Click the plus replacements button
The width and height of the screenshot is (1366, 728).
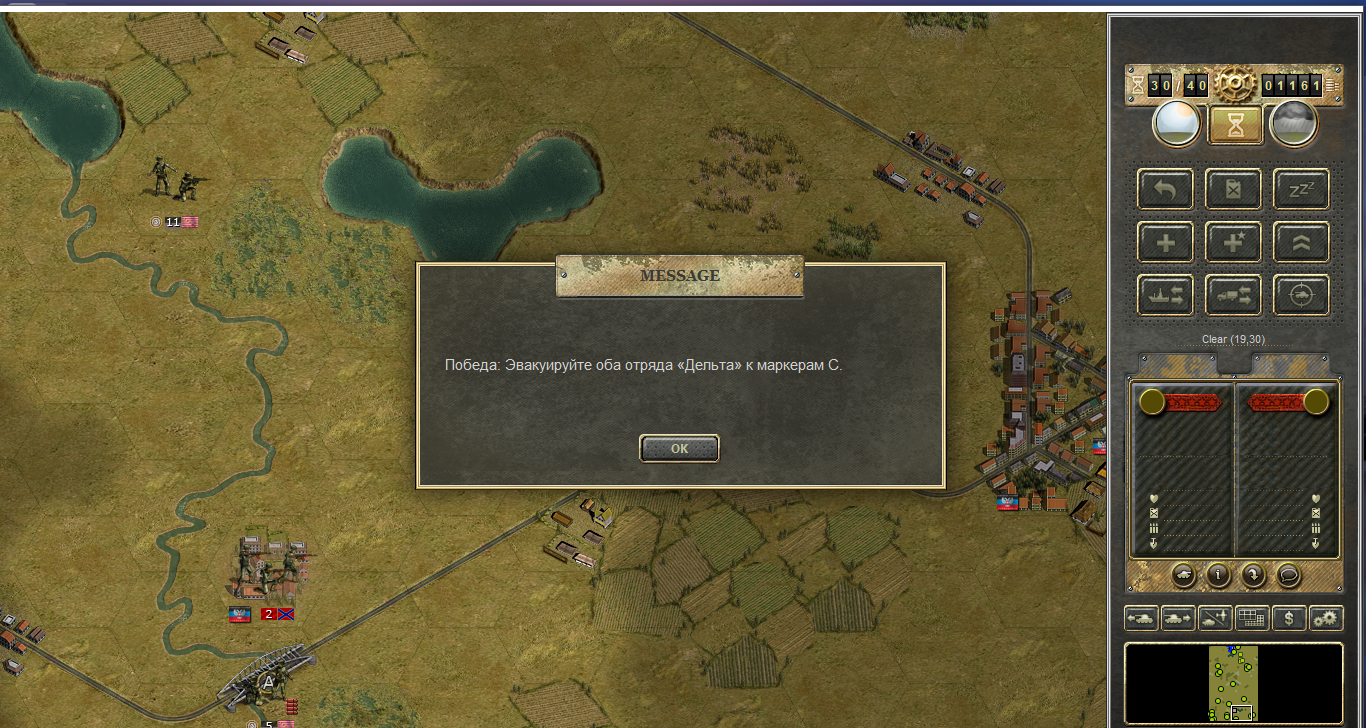[x=1165, y=242]
